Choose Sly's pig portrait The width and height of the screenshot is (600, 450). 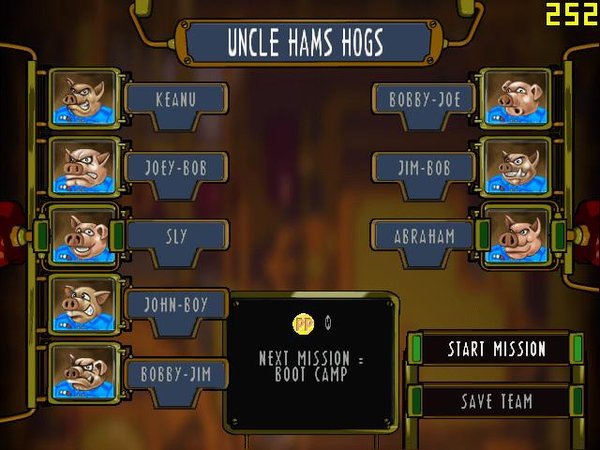pyautogui.click(x=84, y=236)
